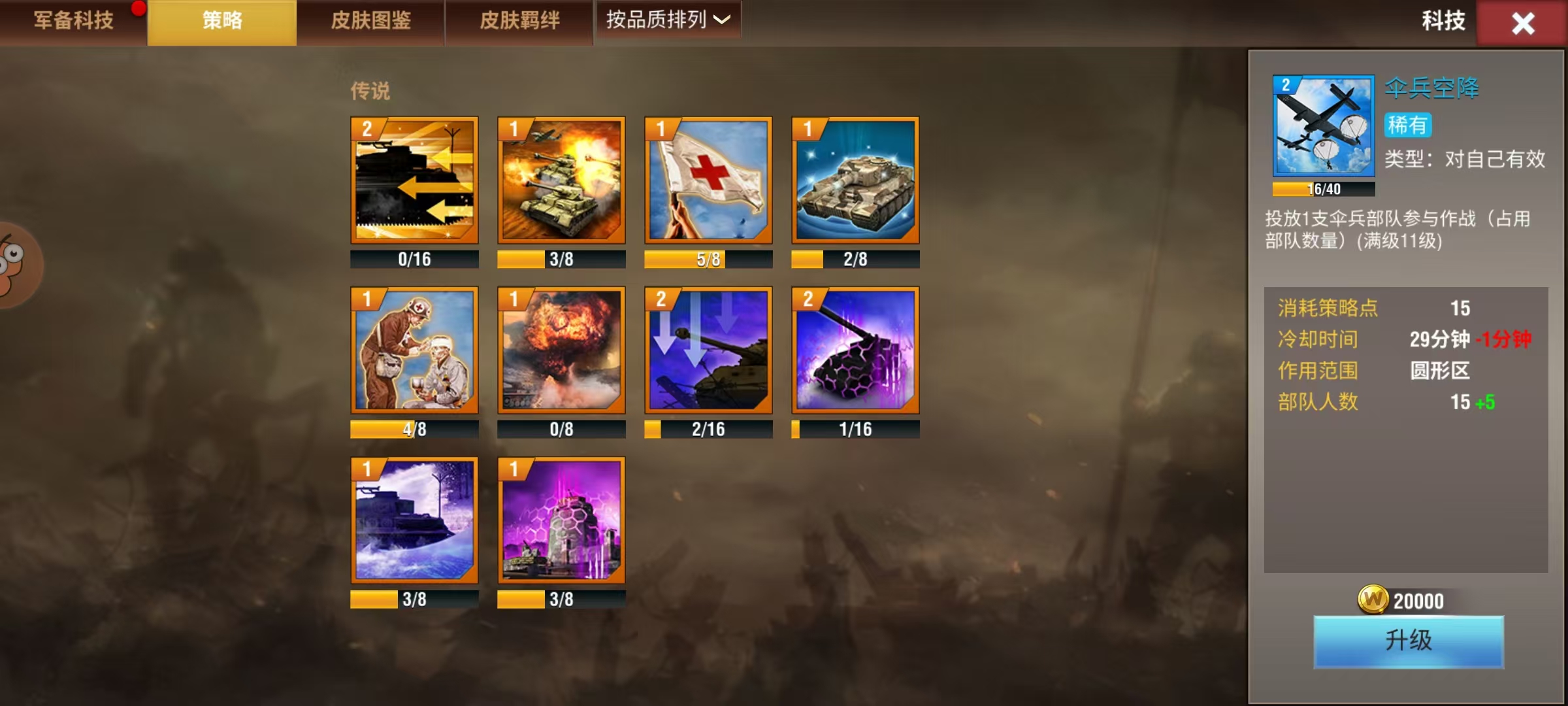Switch to the 军备科技 tab
The height and width of the screenshot is (706, 1568).
tap(72, 20)
